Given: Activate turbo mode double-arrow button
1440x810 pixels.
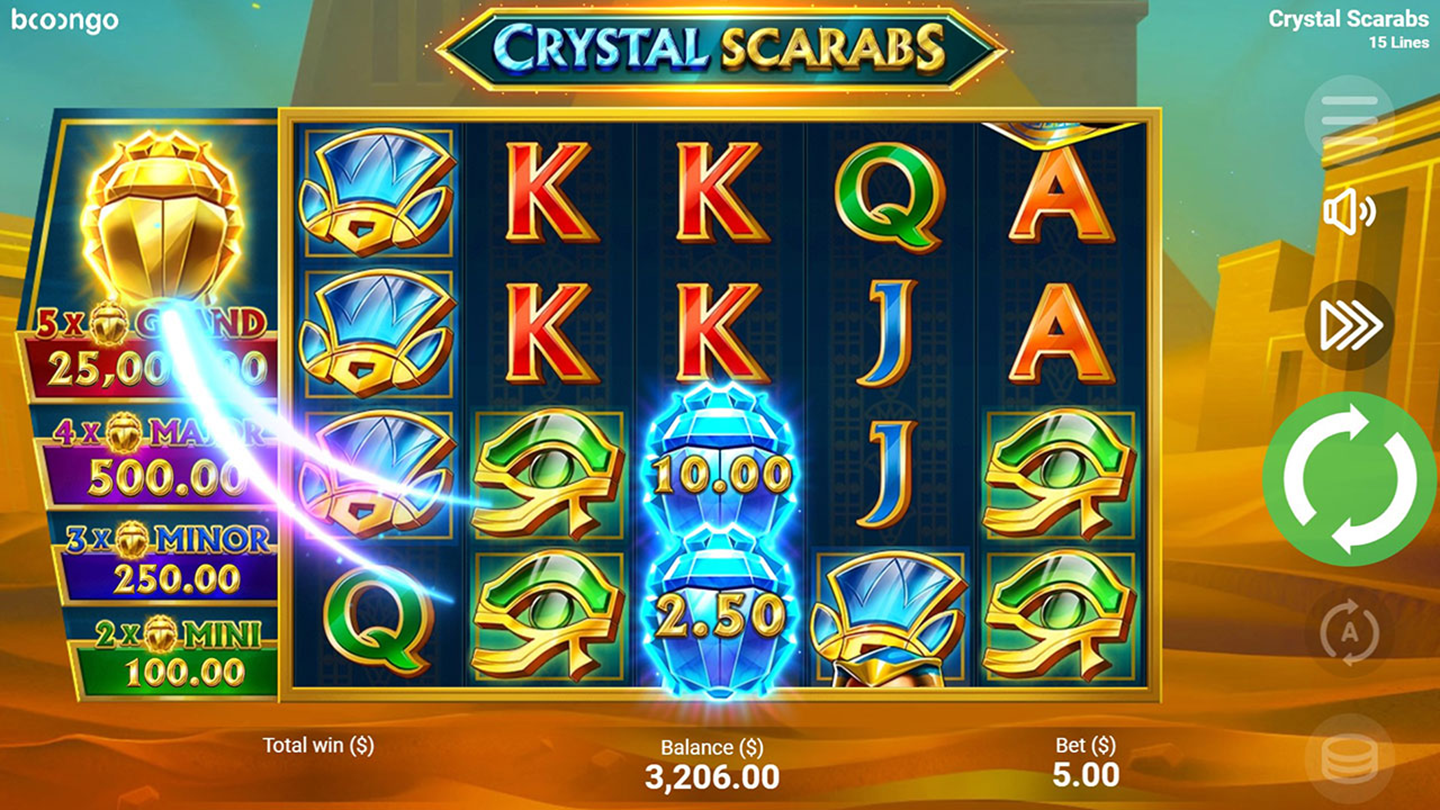Looking at the screenshot, I should (x=1349, y=326).
